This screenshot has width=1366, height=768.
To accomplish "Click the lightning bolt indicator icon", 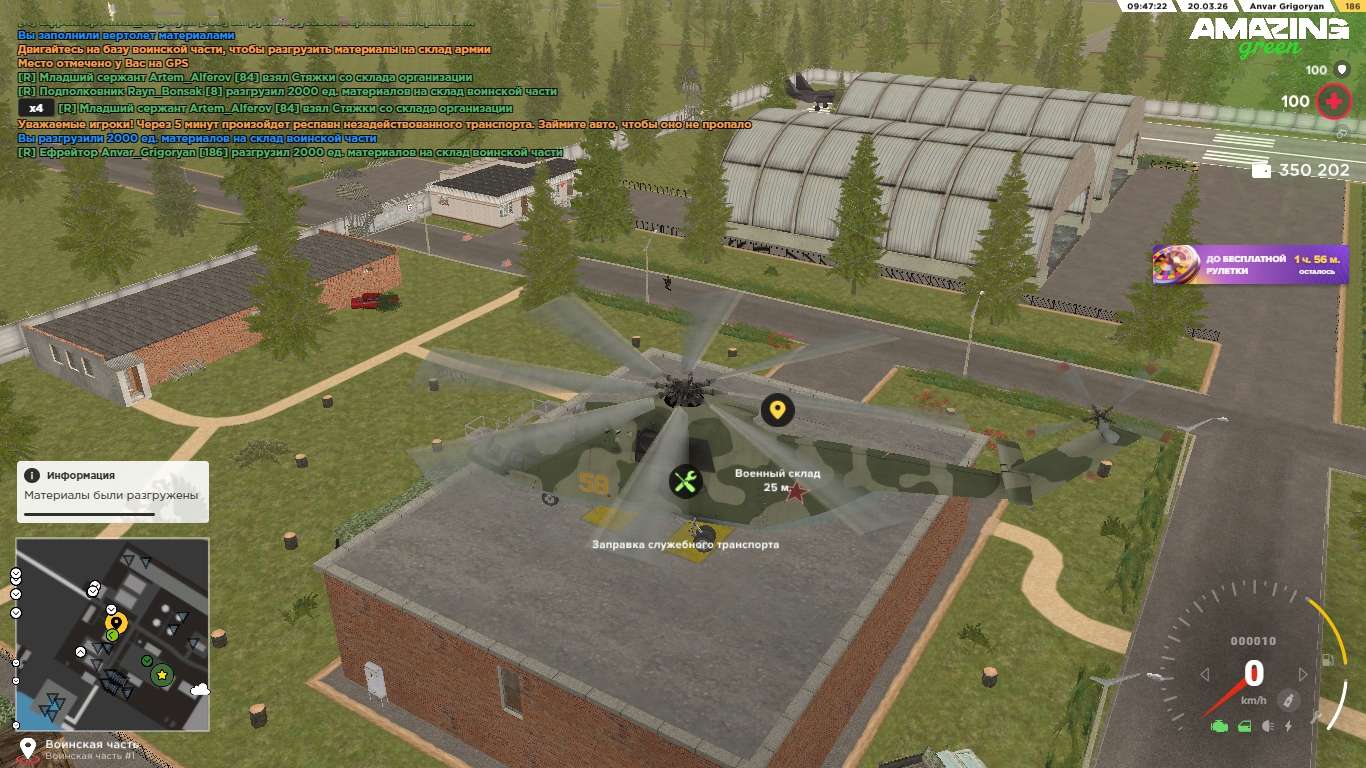I will coord(1288,726).
